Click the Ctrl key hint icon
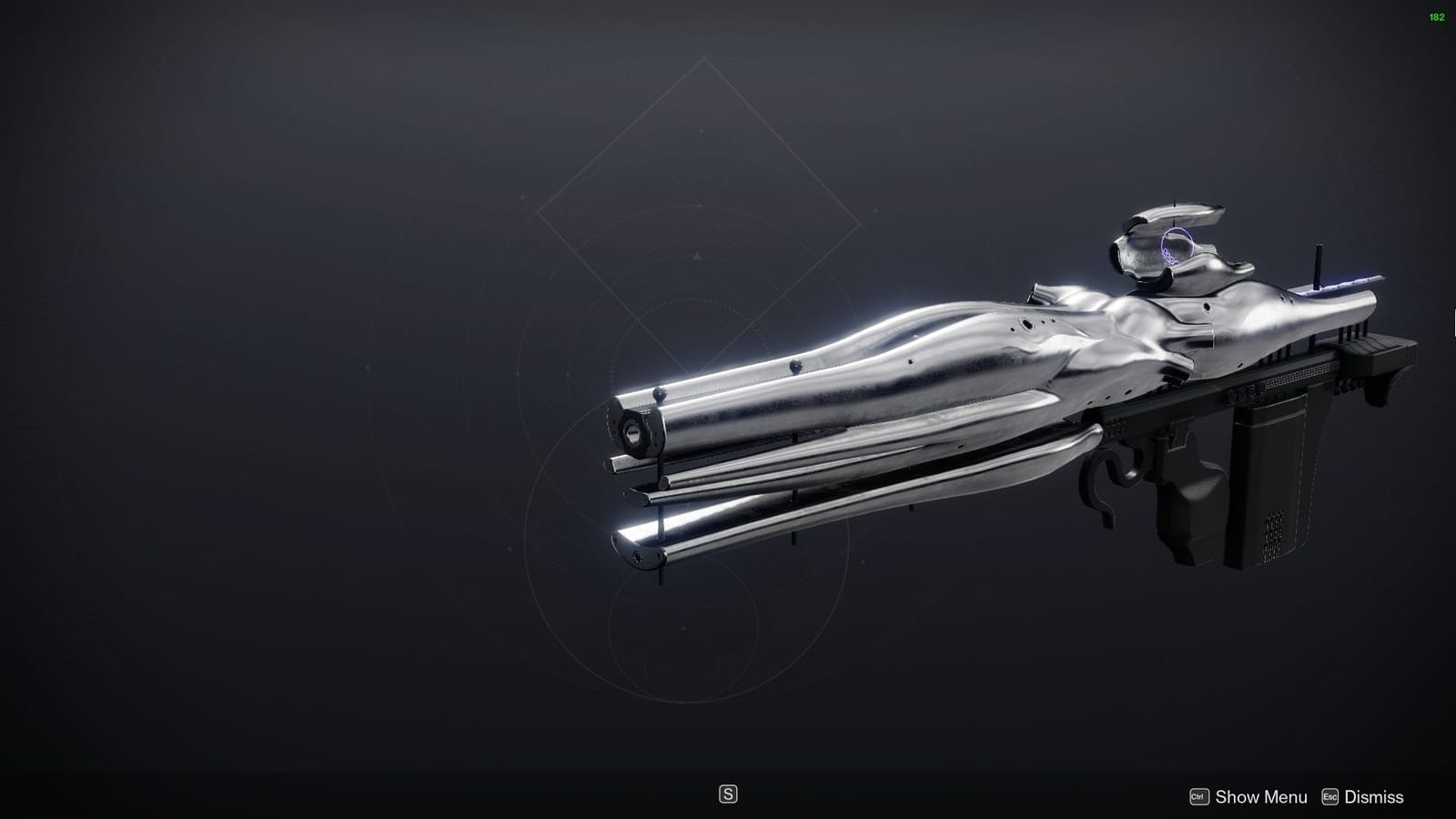 (1199, 796)
